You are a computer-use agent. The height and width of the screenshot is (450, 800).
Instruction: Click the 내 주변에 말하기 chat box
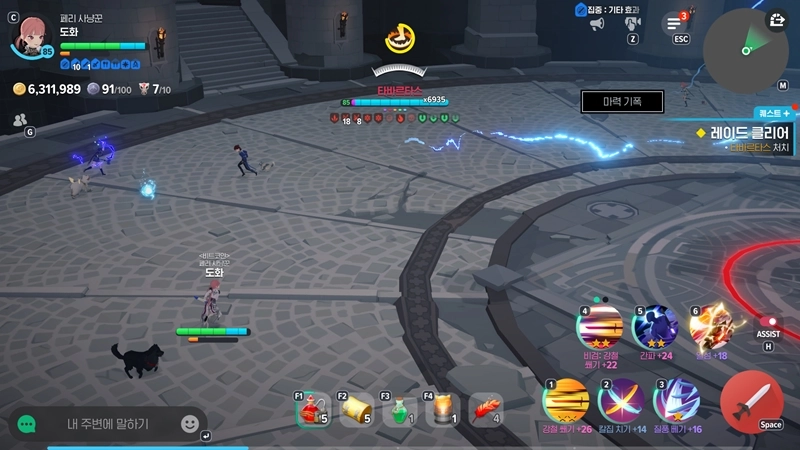pos(108,424)
